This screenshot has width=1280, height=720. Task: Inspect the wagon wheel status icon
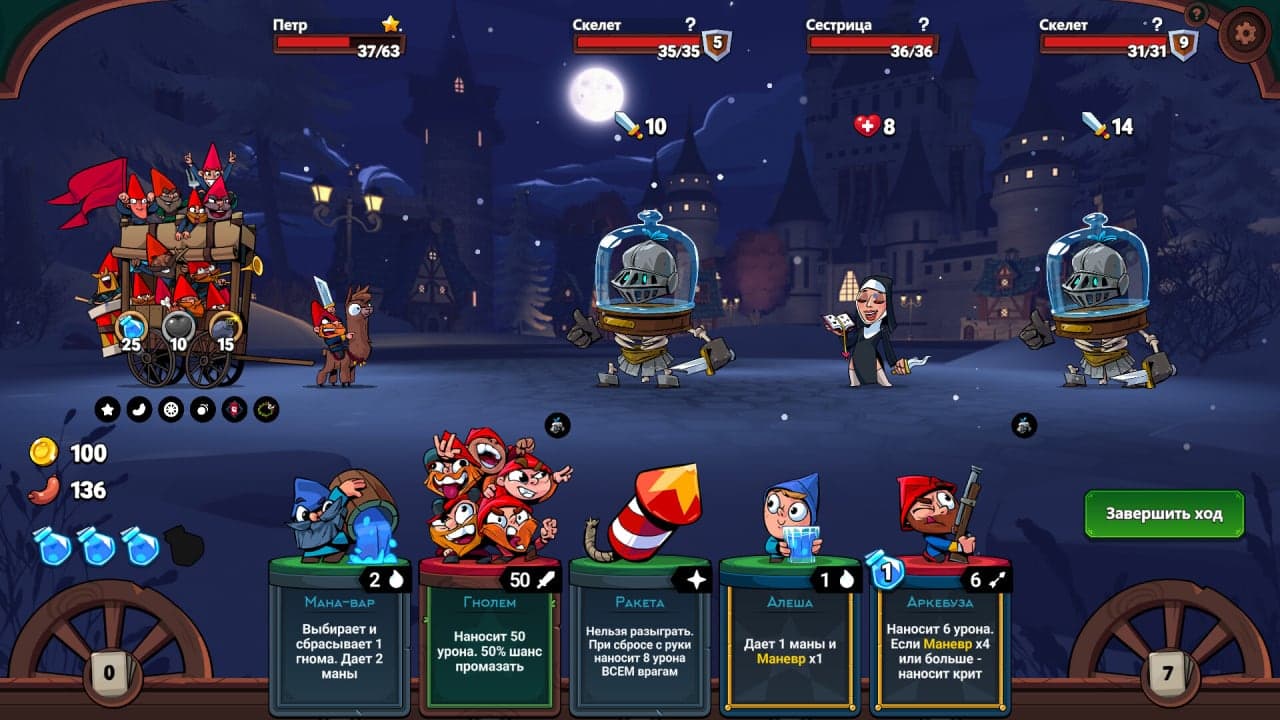[x=171, y=409]
